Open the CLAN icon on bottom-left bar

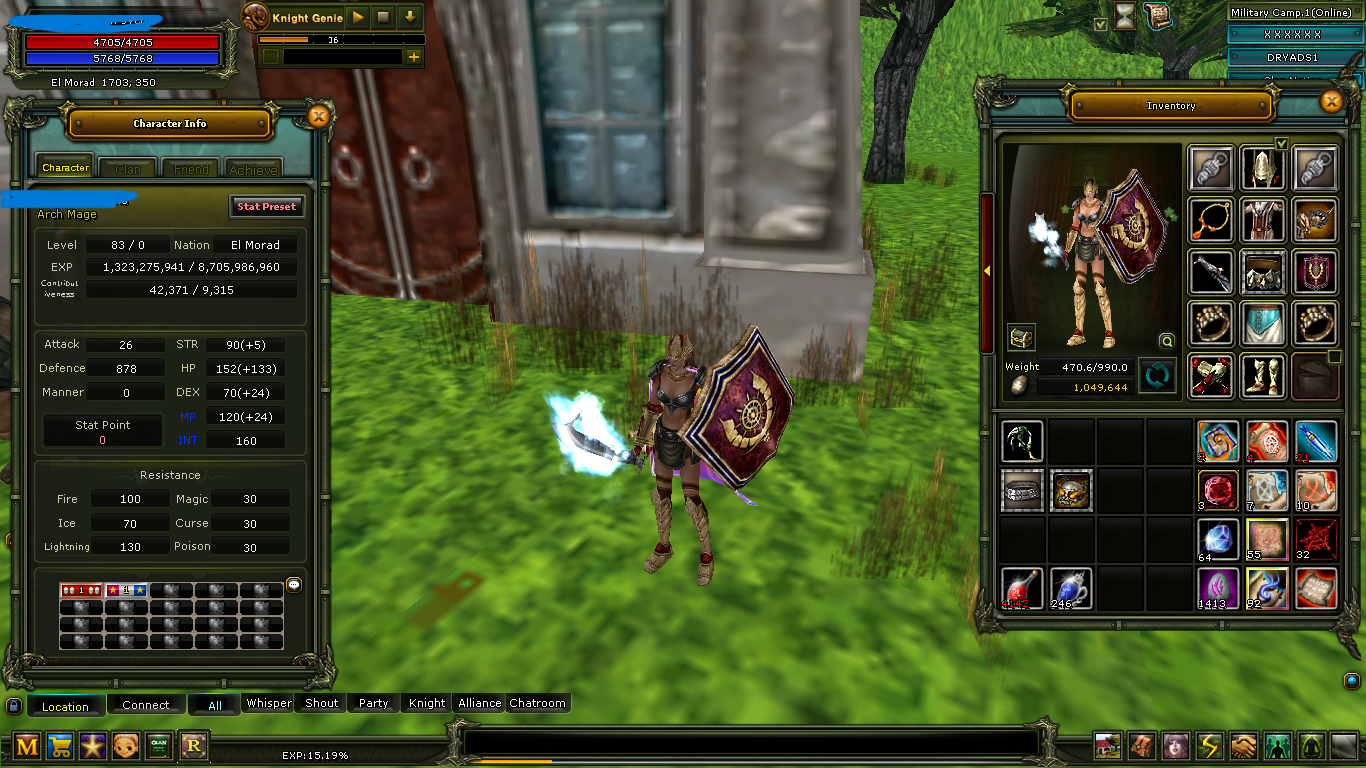(x=159, y=746)
